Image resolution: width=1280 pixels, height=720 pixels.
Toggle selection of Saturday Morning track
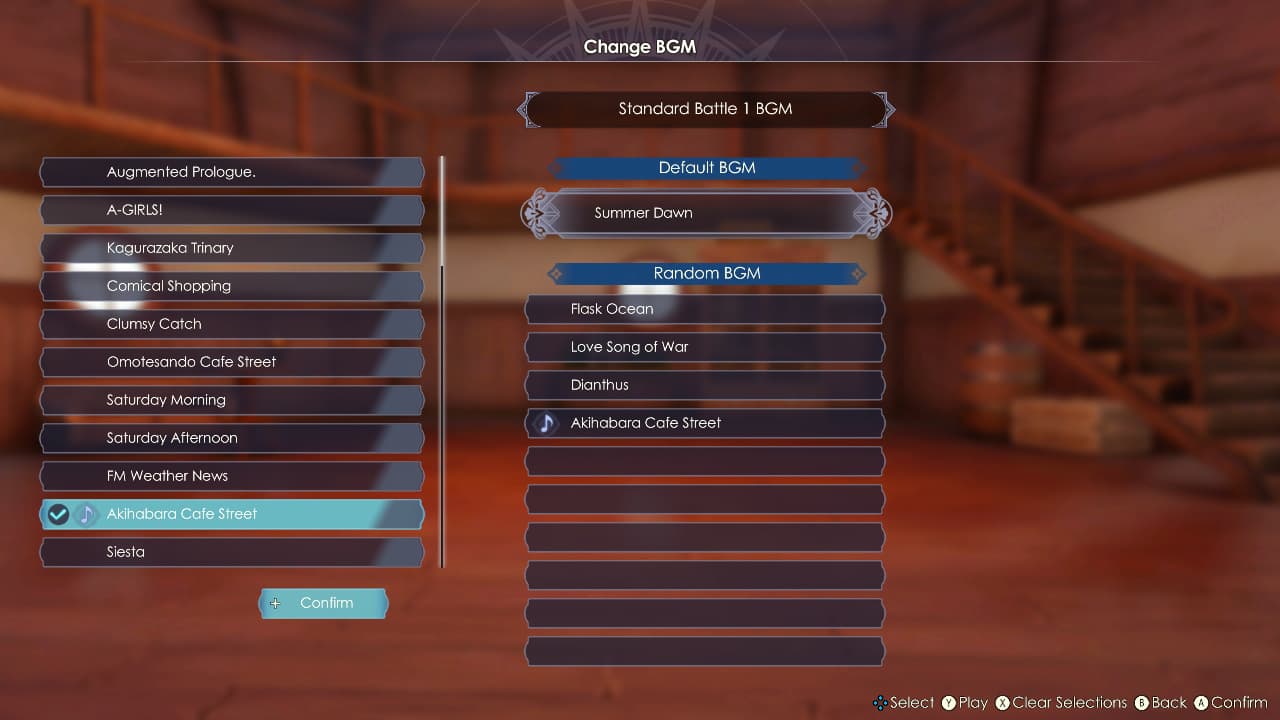232,400
